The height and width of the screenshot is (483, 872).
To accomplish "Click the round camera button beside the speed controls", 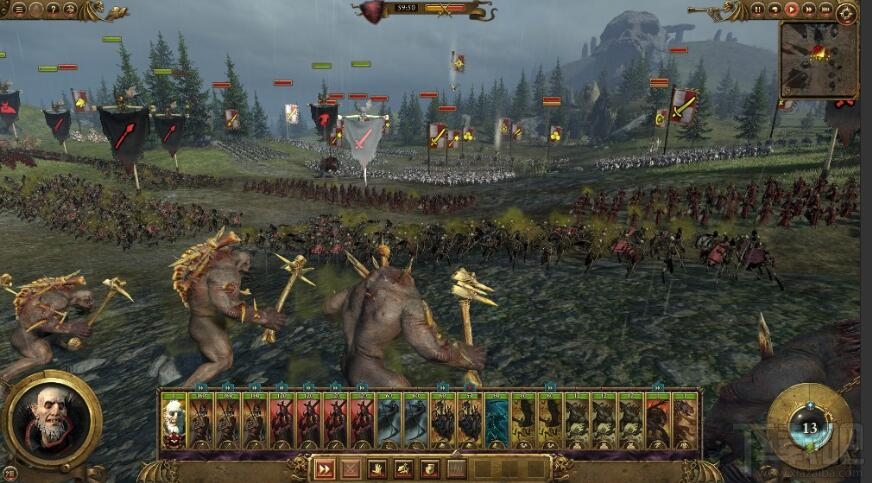I will [847, 11].
